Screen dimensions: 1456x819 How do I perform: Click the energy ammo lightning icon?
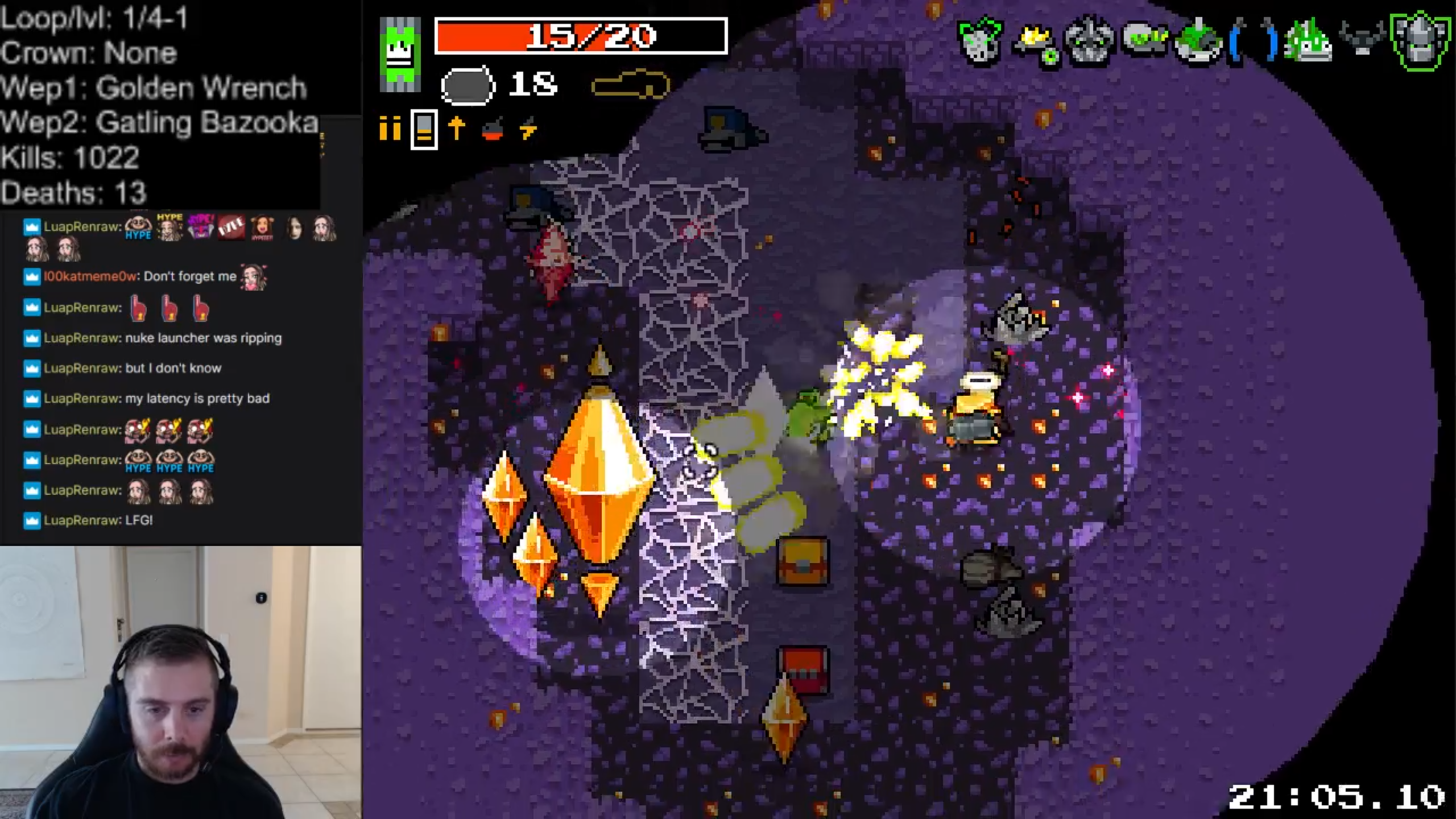point(528,130)
